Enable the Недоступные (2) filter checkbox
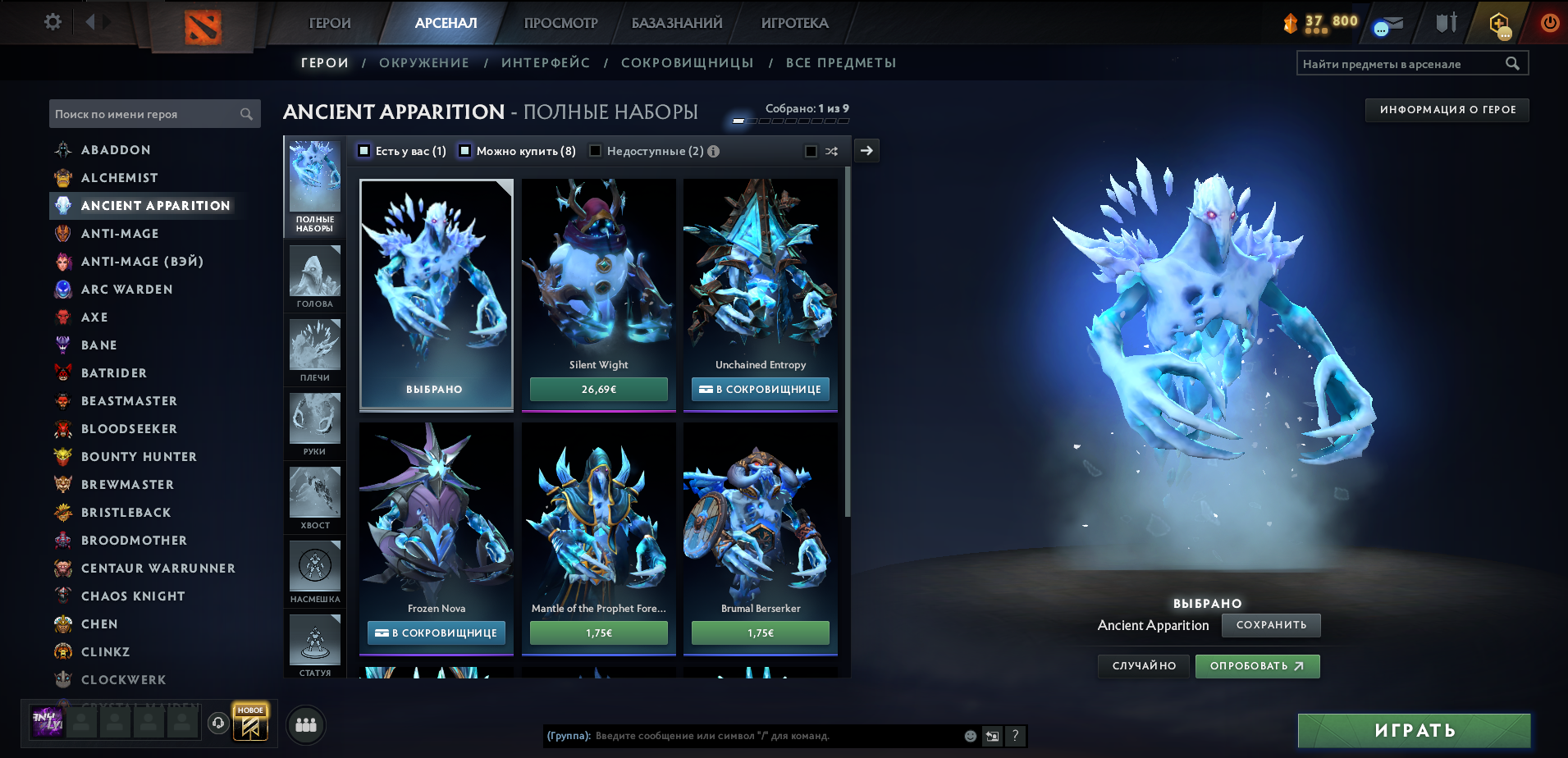The image size is (1568, 758). [596, 151]
